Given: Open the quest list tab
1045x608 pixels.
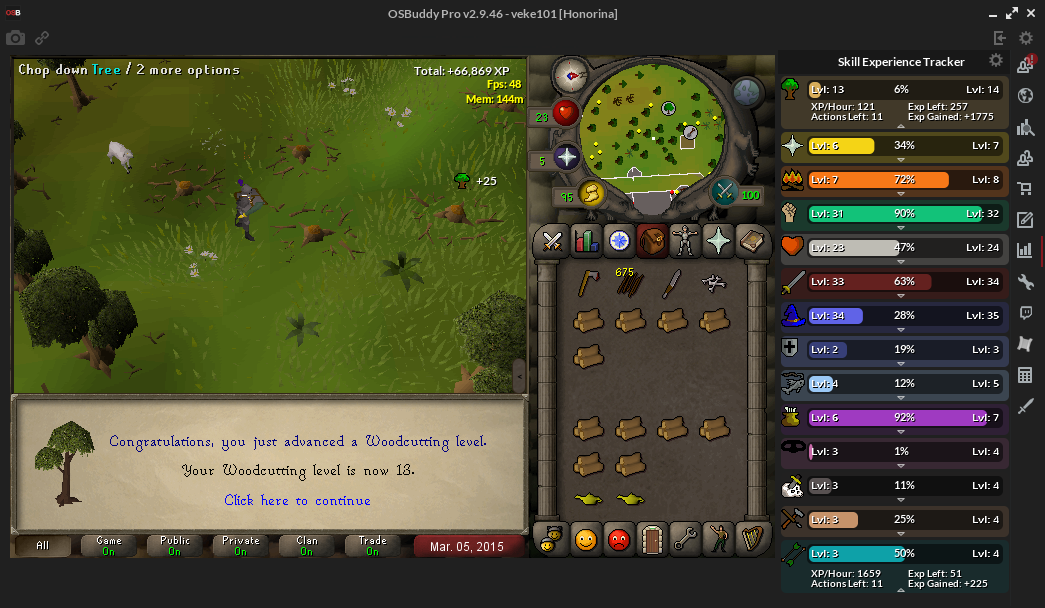Looking at the screenshot, I should [619, 241].
